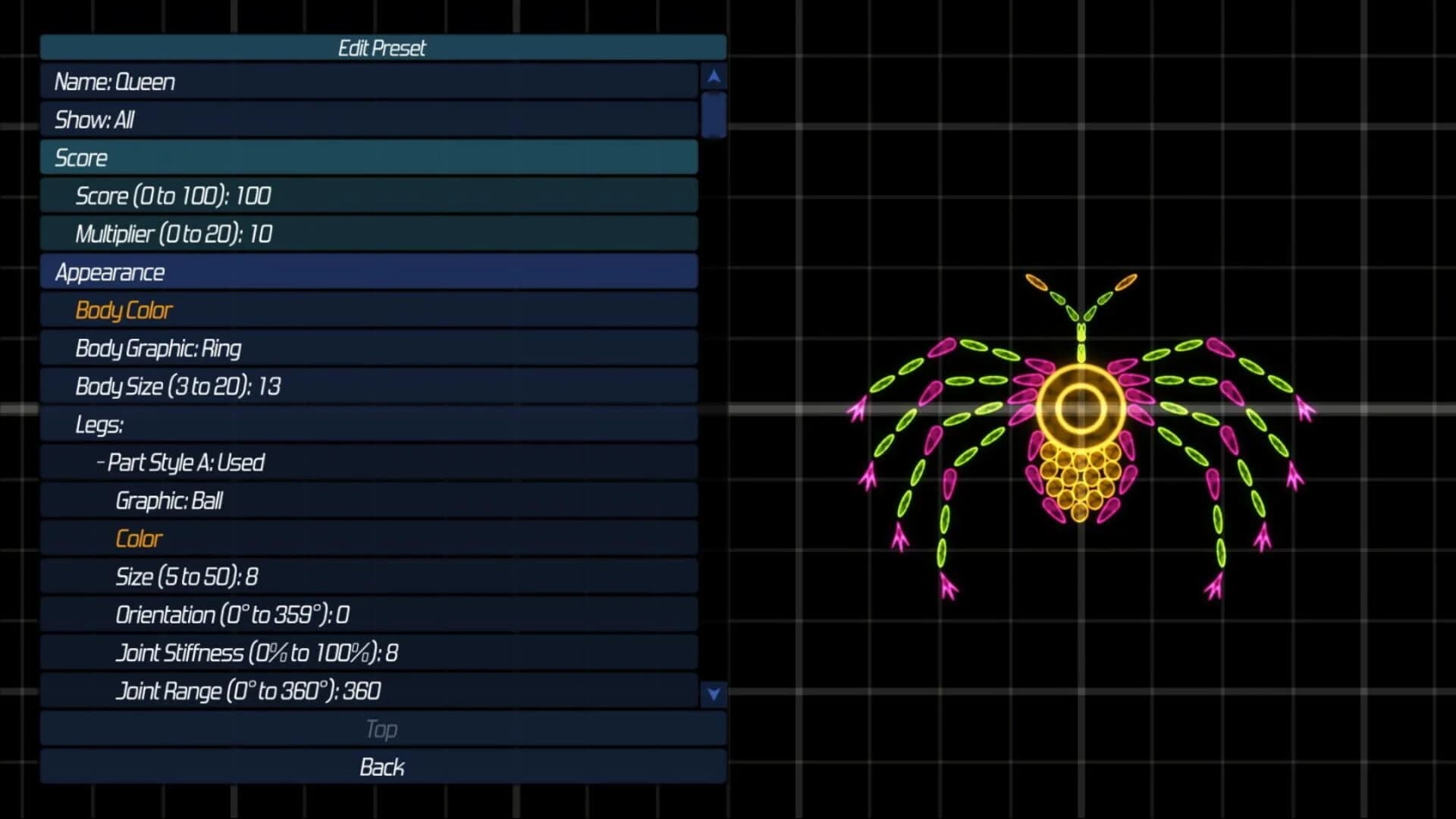Click the scrollbar down arrow
The height and width of the screenshot is (819, 1456).
coord(713,692)
